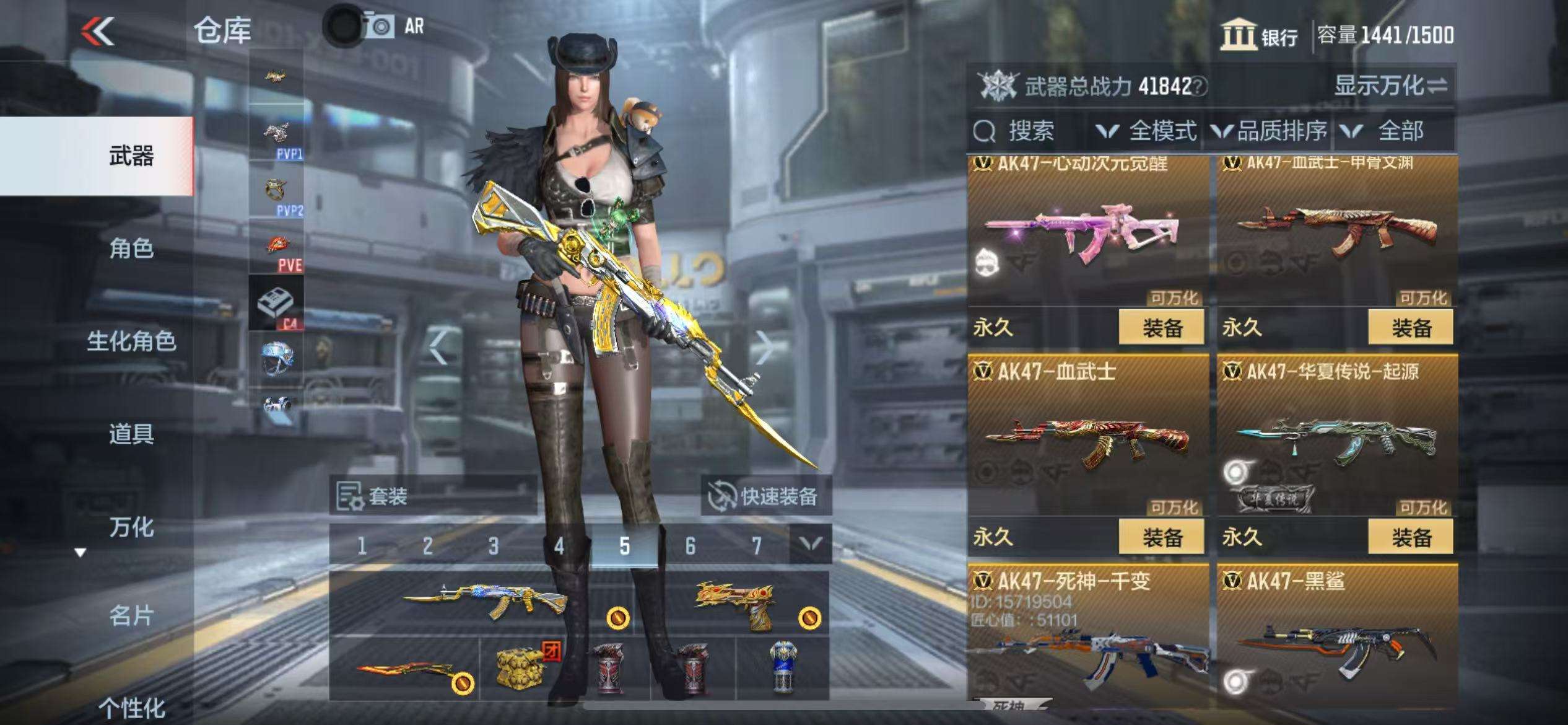Image resolution: width=1568 pixels, height=725 pixels.
Task: Click the 搜索 search field
Action: click(1030, 131)
